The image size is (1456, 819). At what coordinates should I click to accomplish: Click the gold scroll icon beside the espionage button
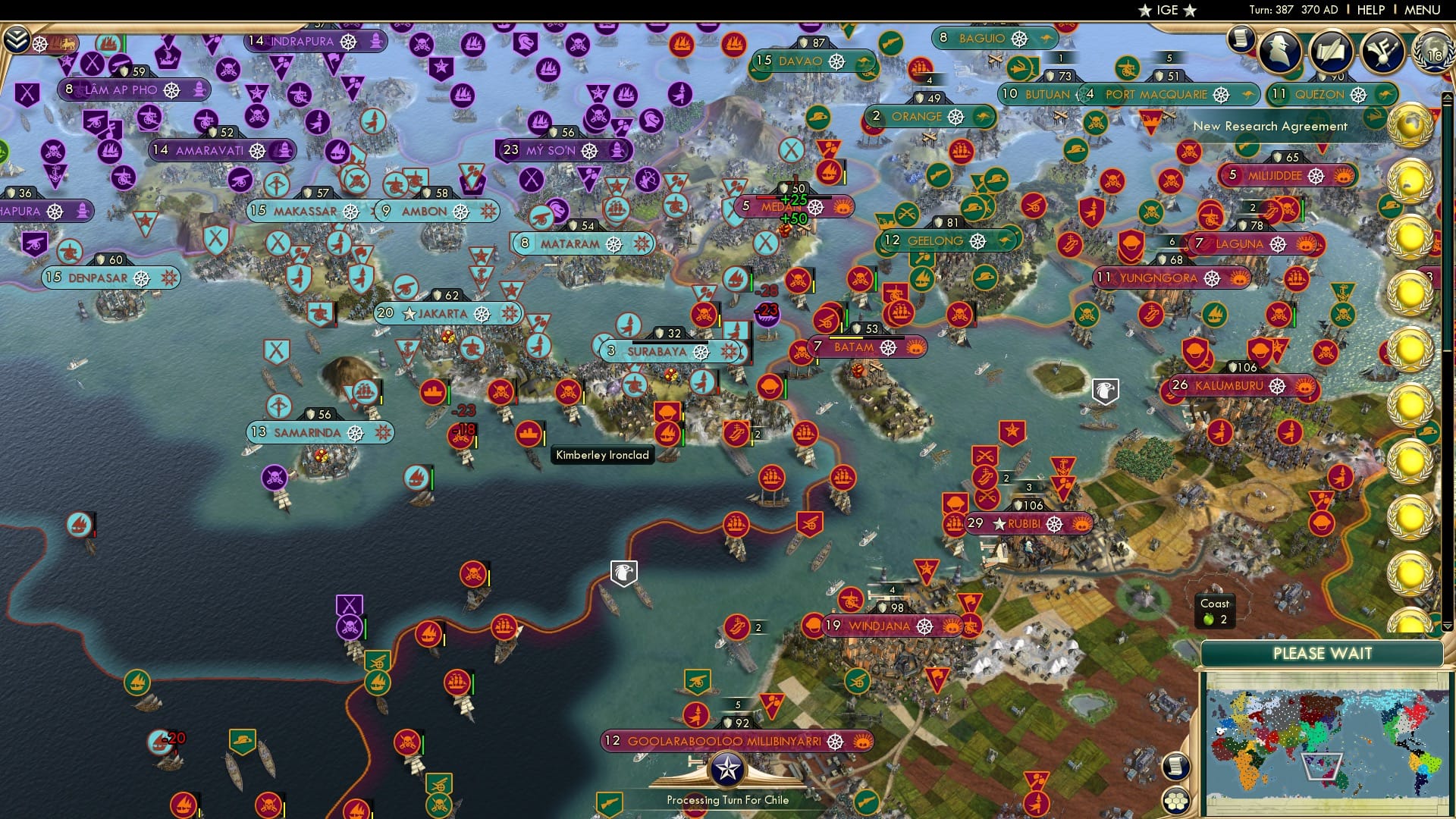[x=1238, y=42]
